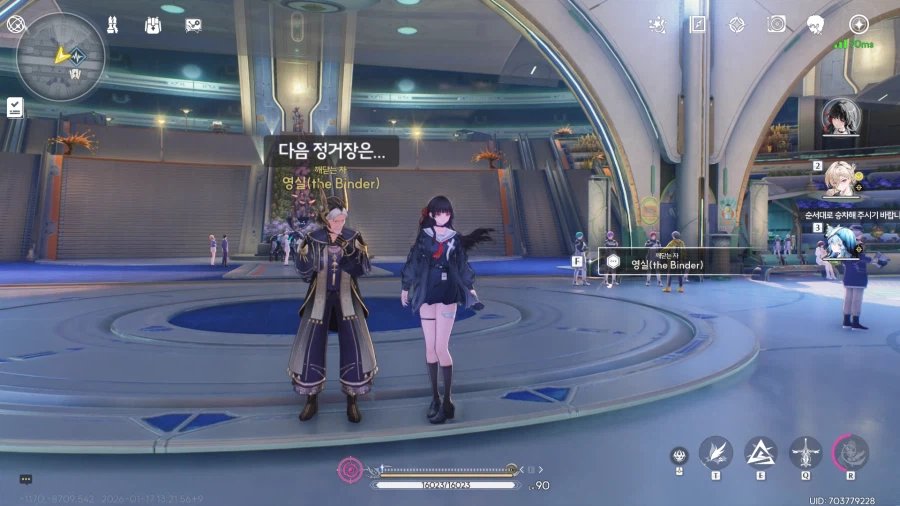
Task: Open the backpack inventory icon
Action: (153, 25)
